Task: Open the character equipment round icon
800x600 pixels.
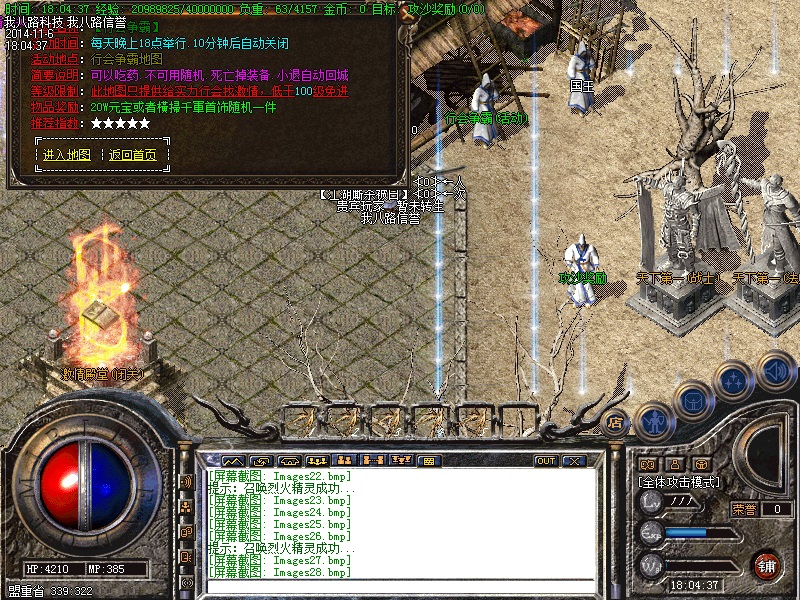Action: [x=654, y=420]
